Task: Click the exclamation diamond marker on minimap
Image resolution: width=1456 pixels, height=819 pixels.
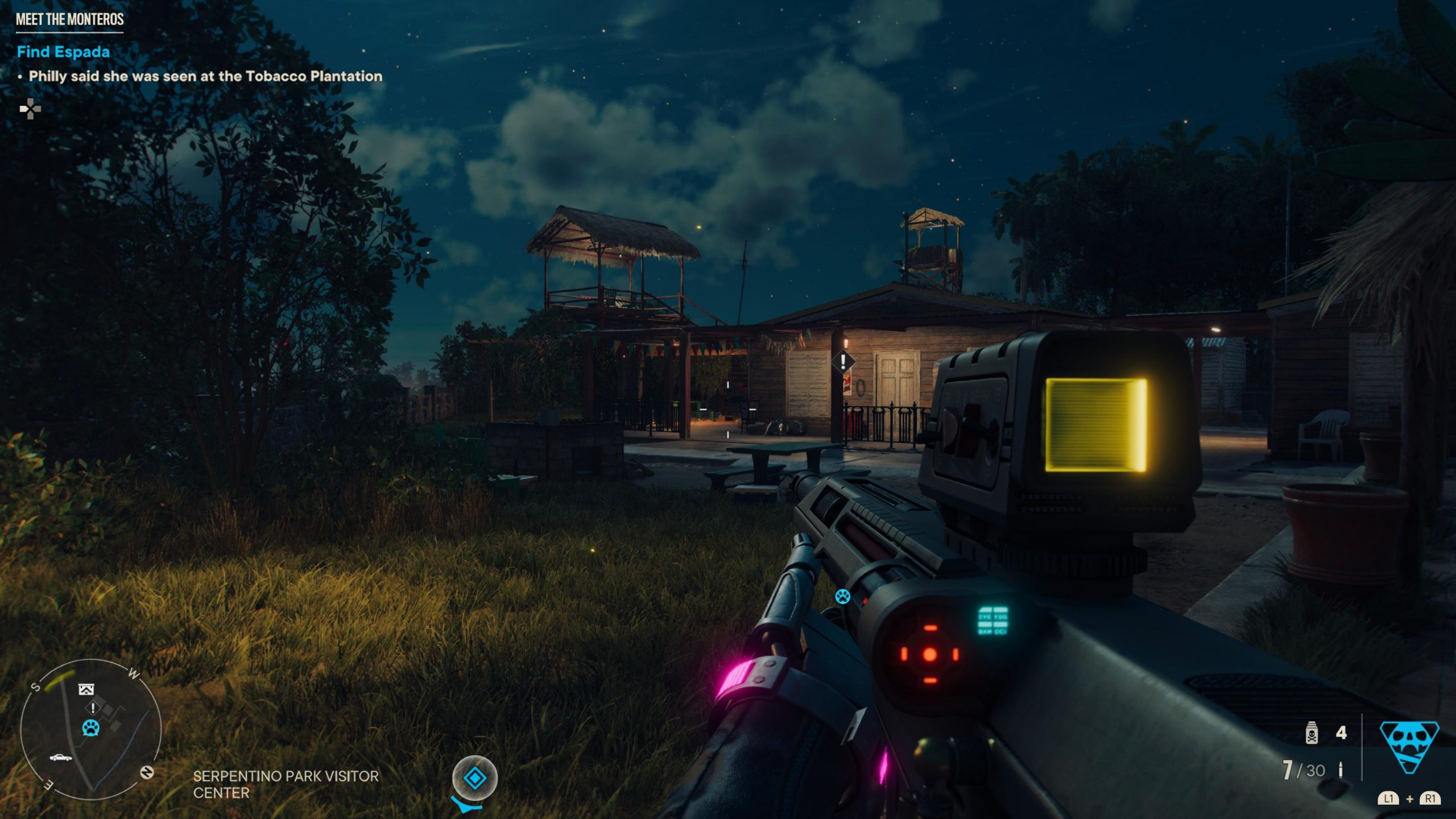Action: [x=93, y=708]
